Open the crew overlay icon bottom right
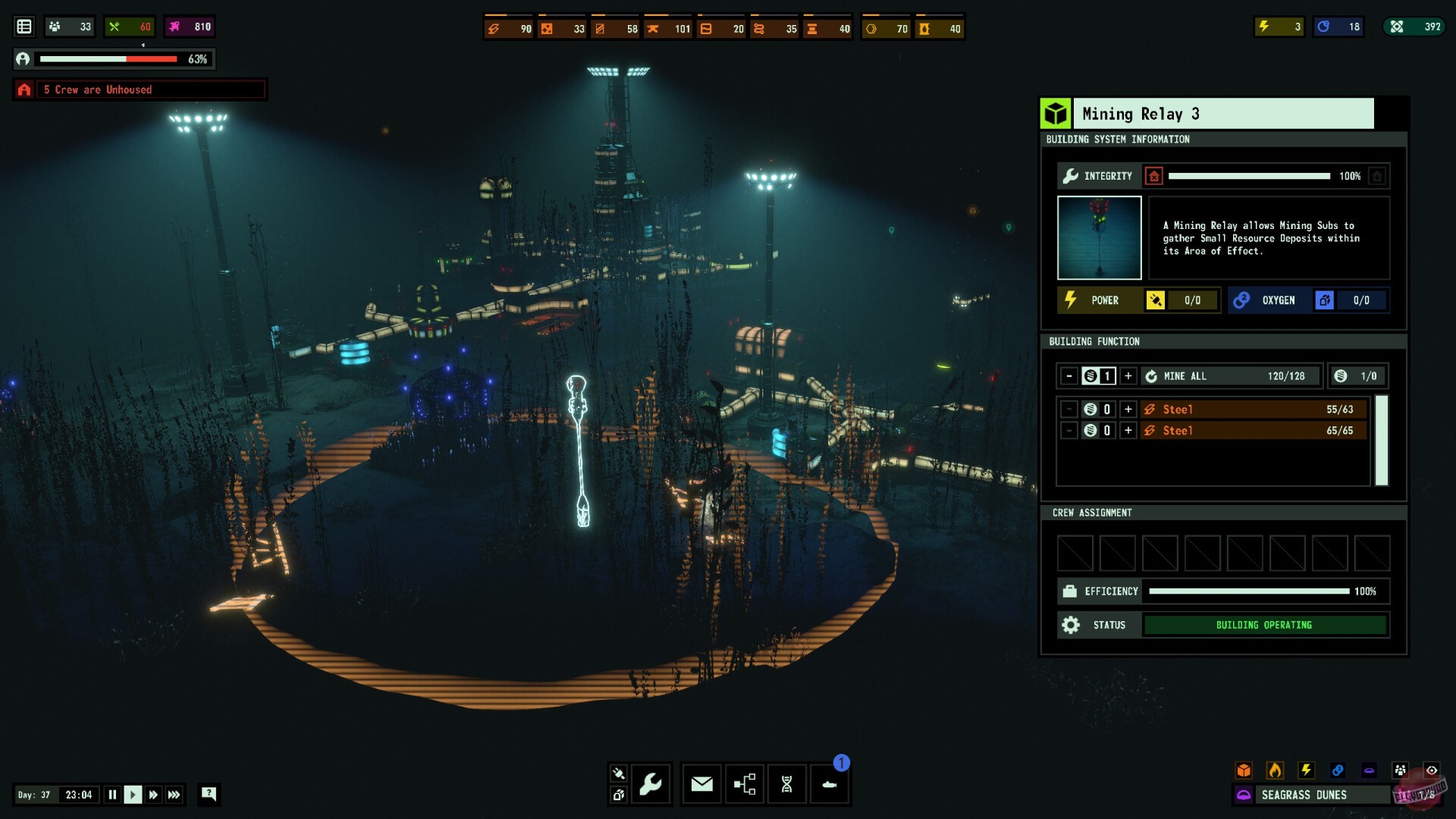1456x819 pixels. [1400, 770]
